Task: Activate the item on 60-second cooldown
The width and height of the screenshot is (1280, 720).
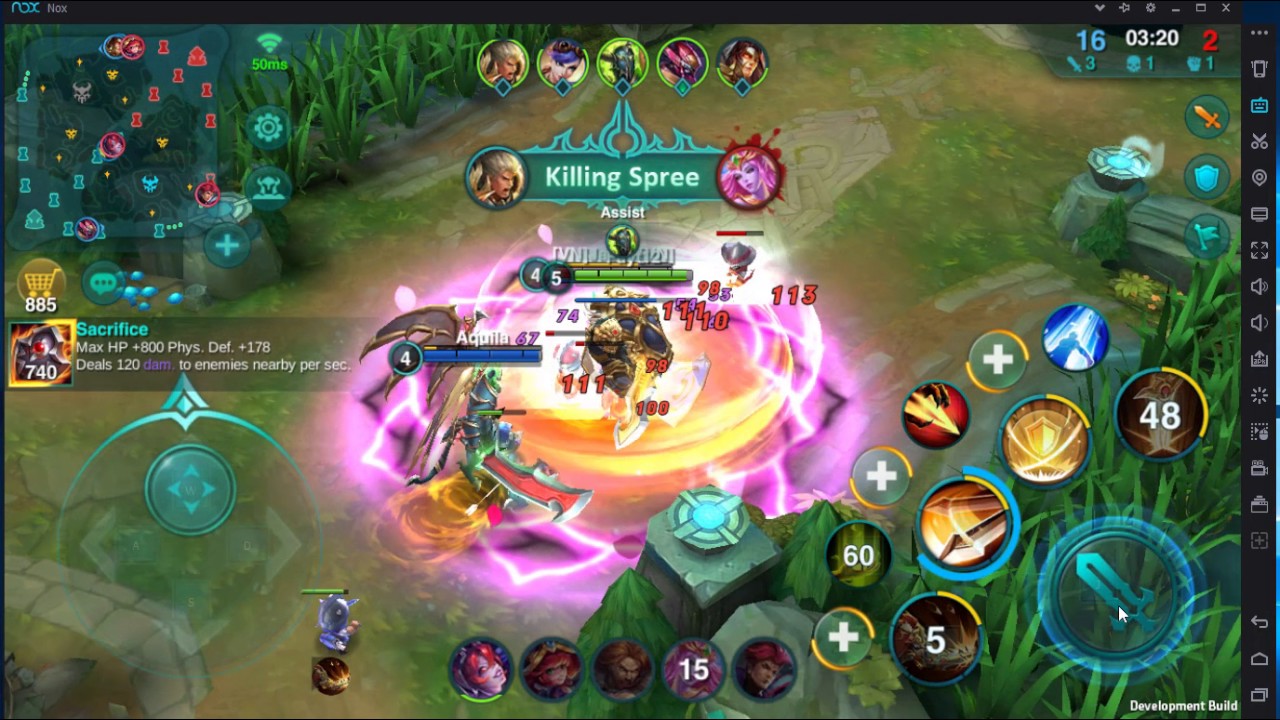Action: point(858,554)
